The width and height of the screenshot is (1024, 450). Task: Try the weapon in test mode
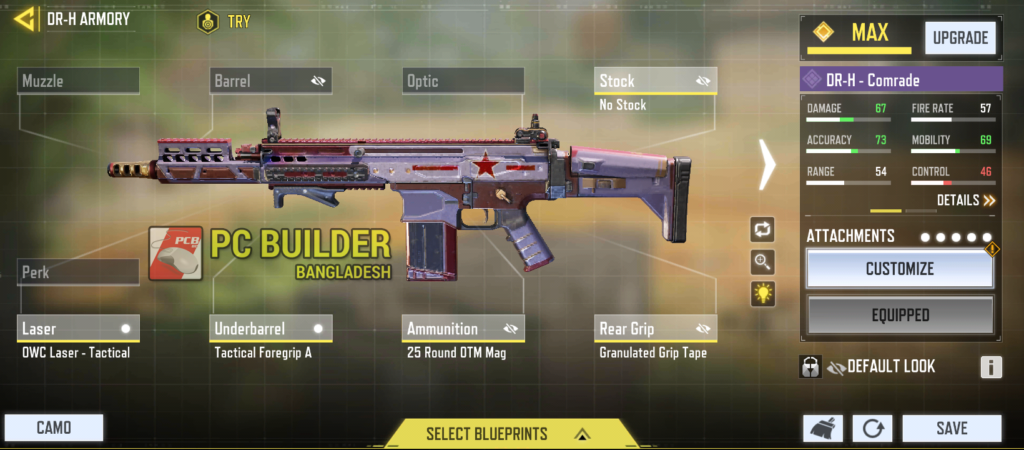point(224,21)
